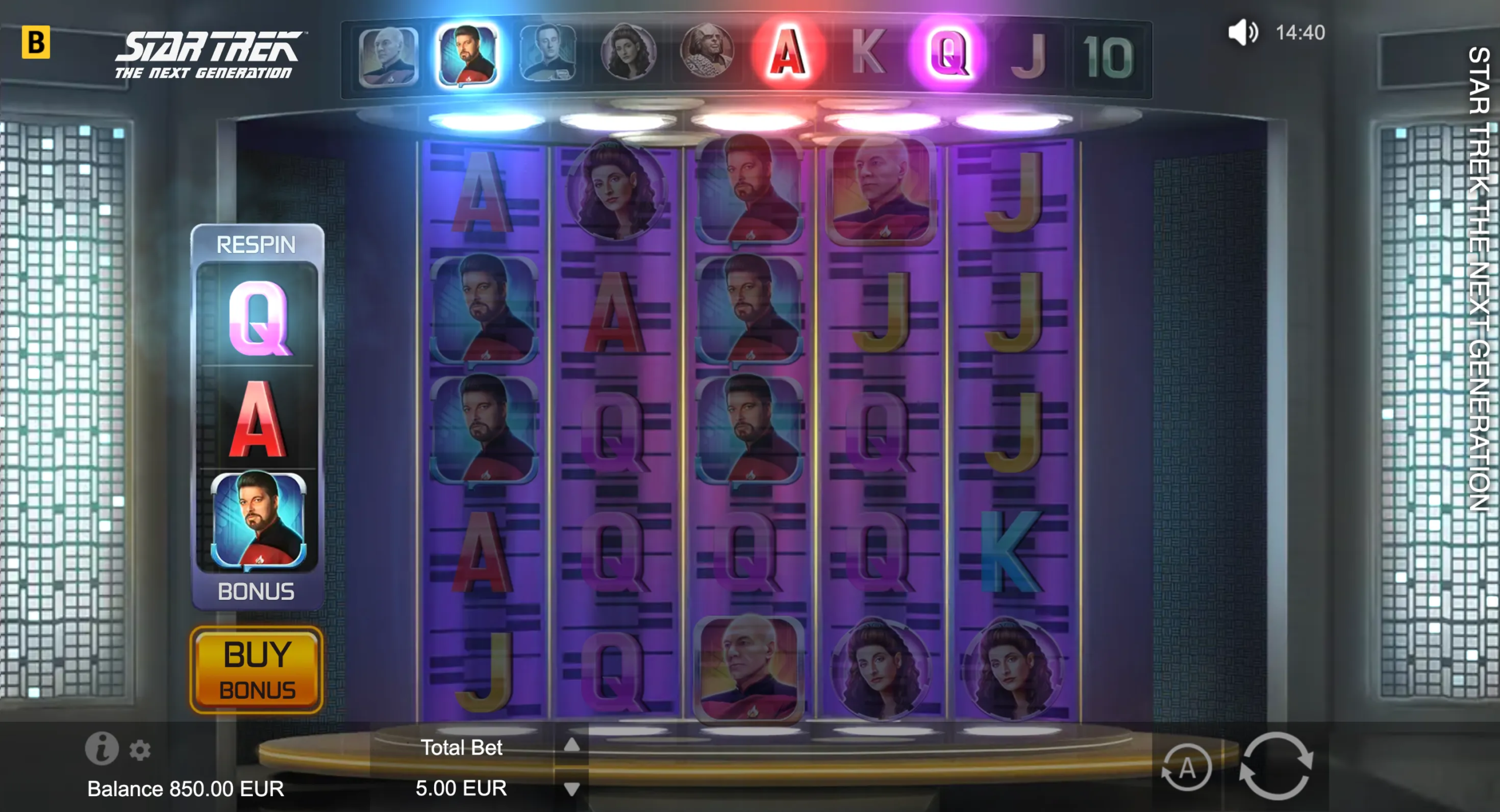Click the Buy Bonus button
Image resolution: width=1500 pixels, height=812 pixels.
click(257, 670)
